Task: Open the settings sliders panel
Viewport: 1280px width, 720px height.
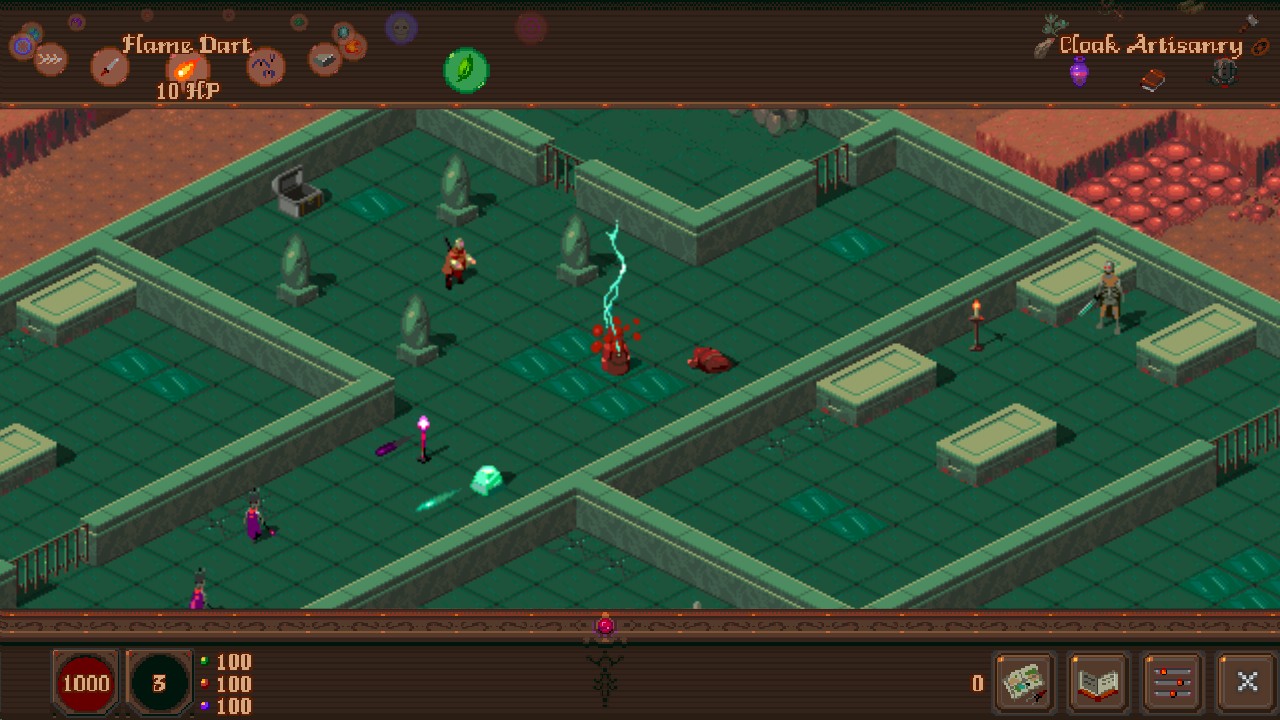Action: 1172,682
